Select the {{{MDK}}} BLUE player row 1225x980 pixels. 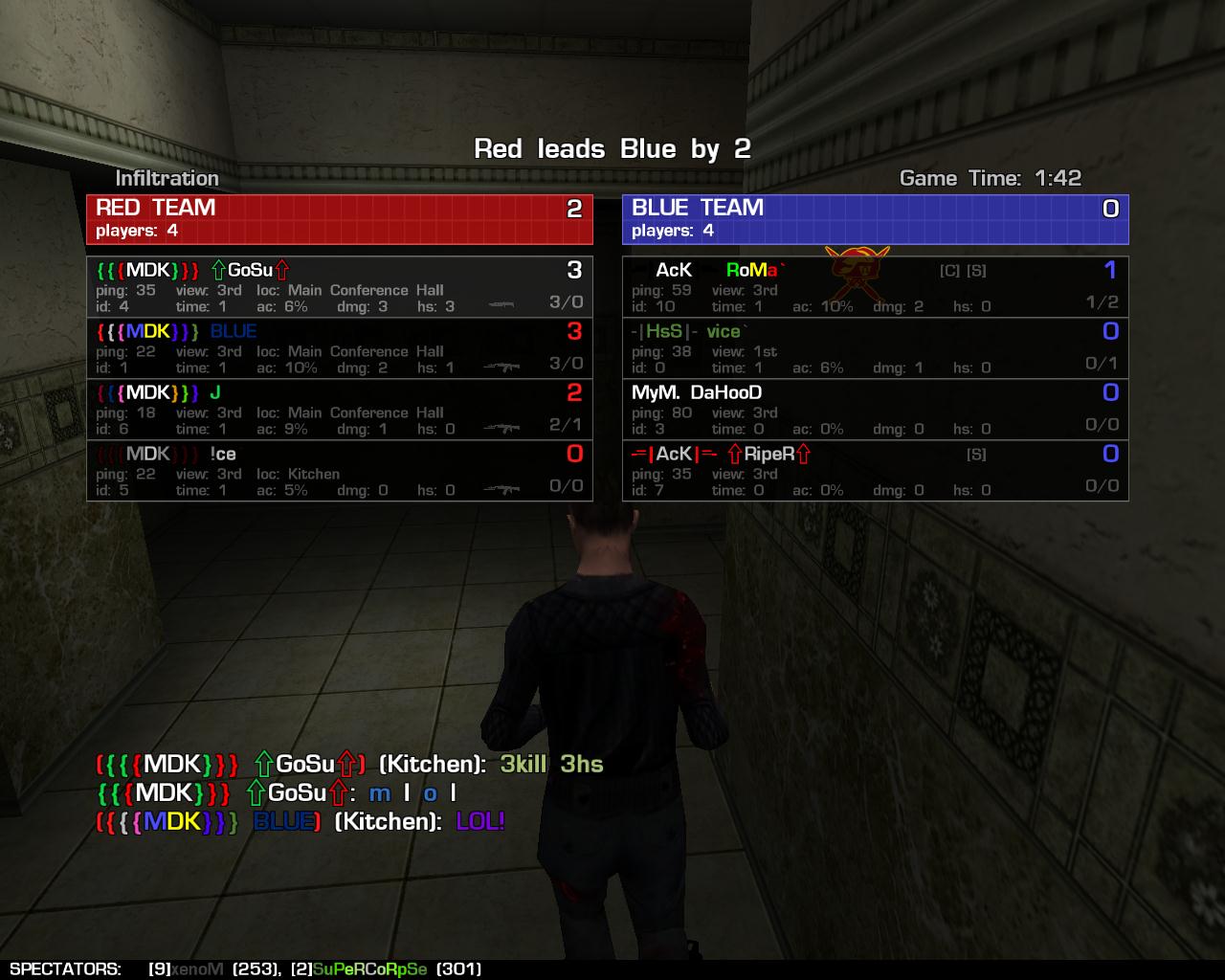click(340, 348)
